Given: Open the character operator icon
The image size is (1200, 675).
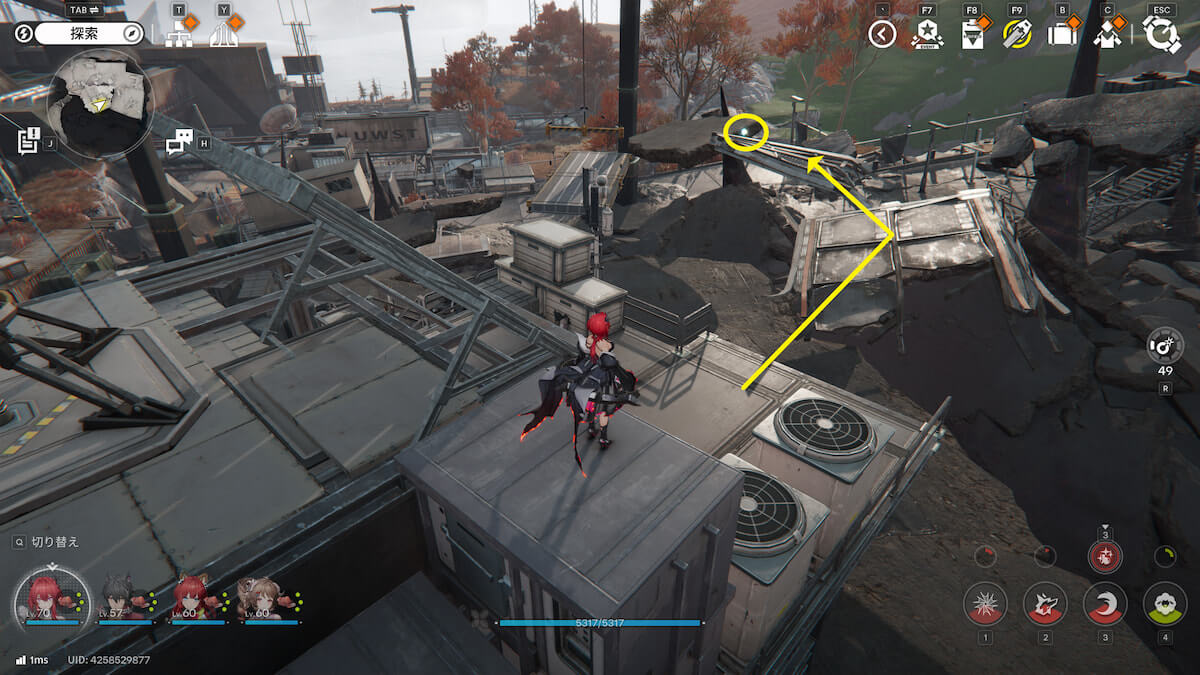Looking at the screenshot, I should [x=1106, y=35].
